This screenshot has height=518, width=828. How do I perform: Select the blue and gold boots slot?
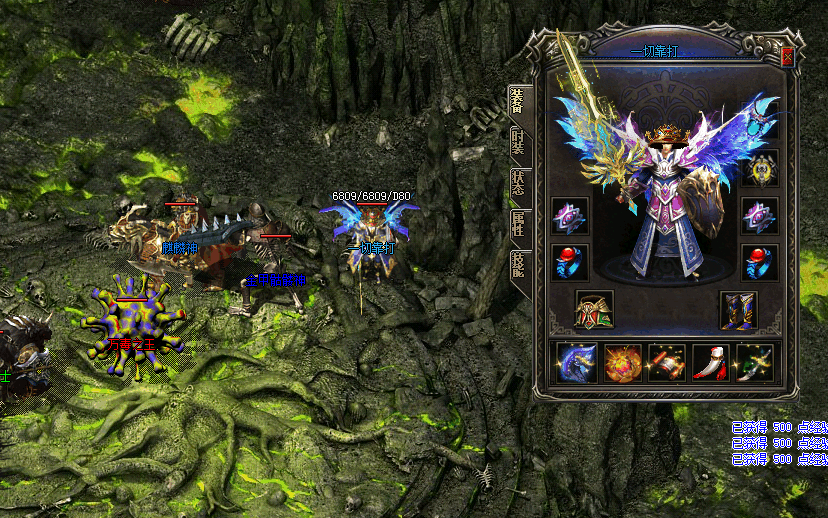(739, 310)
